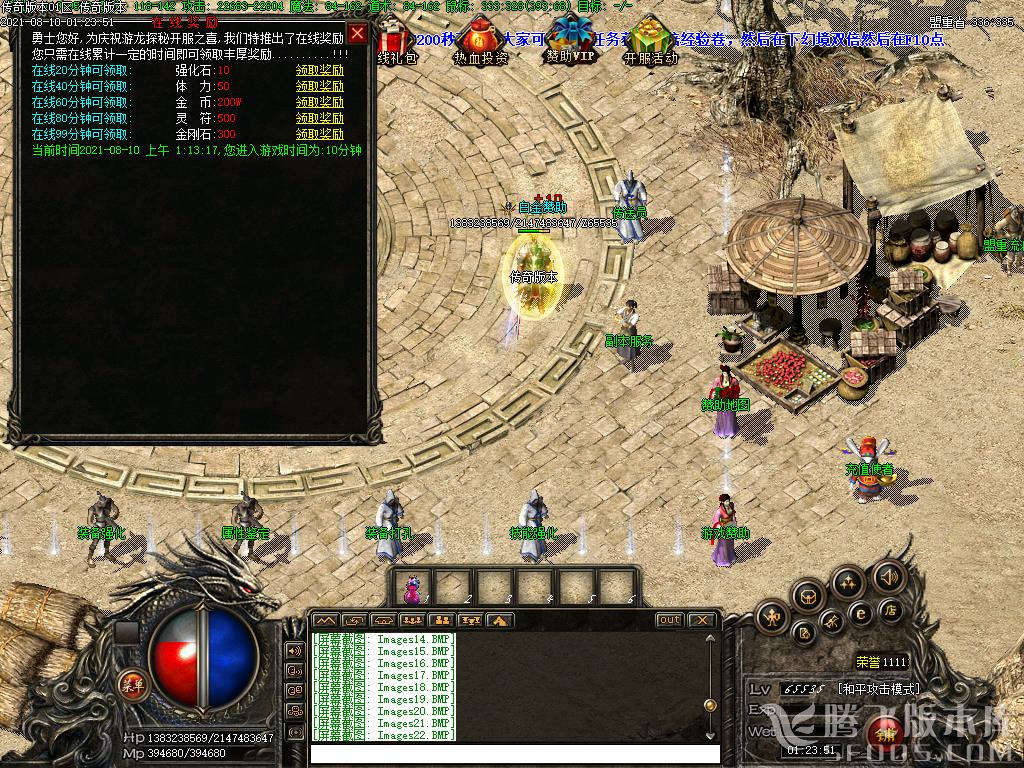Screen dimensions: 1024x768
Task: Open the 店 shop round button
Action: tap(889, 609)
